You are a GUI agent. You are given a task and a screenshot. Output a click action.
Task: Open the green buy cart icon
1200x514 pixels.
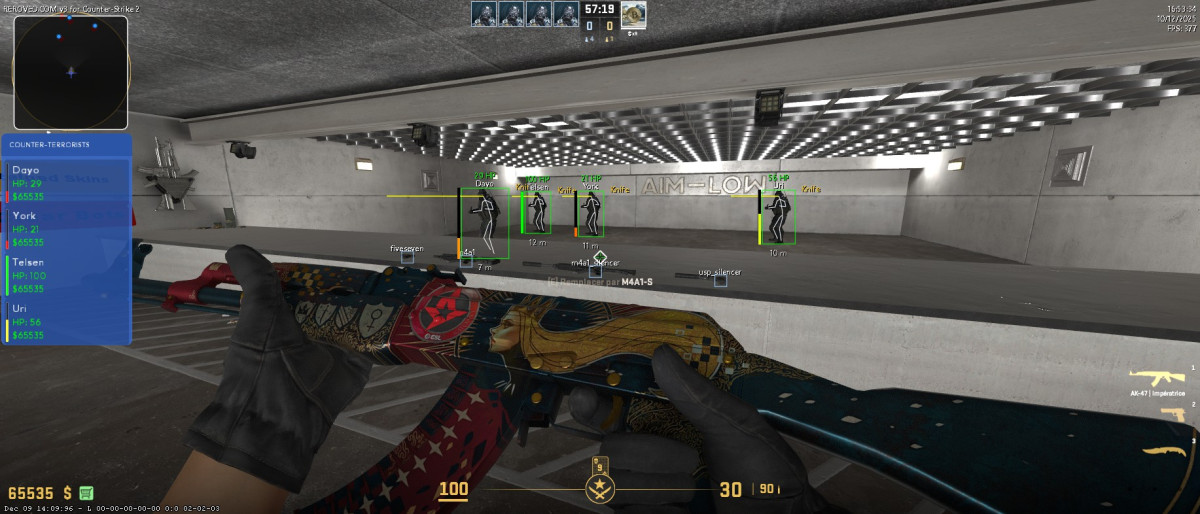(86, 493)
